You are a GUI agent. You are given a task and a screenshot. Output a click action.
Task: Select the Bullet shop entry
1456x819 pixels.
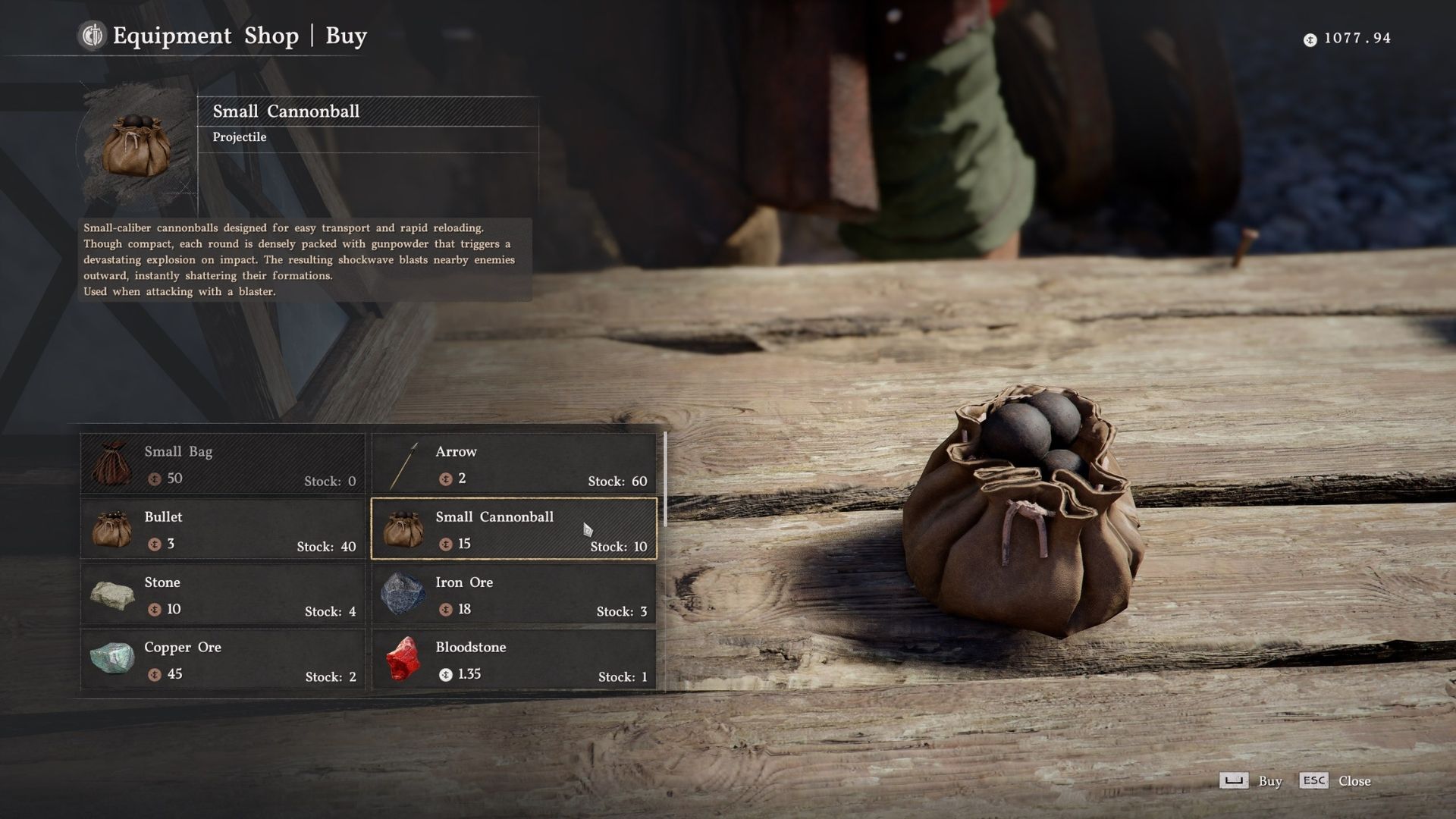tap(222, 529)
